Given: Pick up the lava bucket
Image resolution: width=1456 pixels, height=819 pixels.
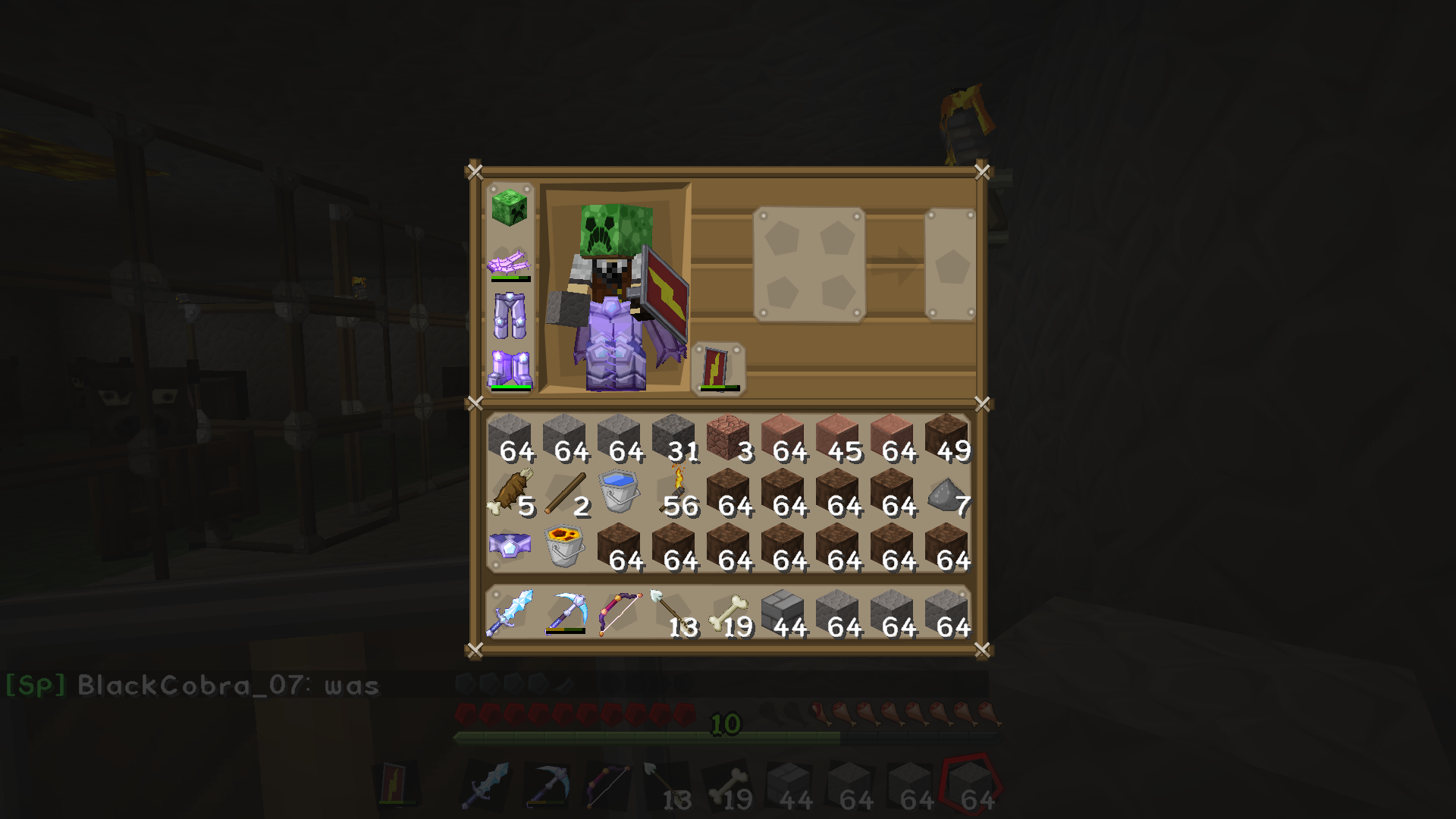Looking at the screenshot, I should coord(565,546).
